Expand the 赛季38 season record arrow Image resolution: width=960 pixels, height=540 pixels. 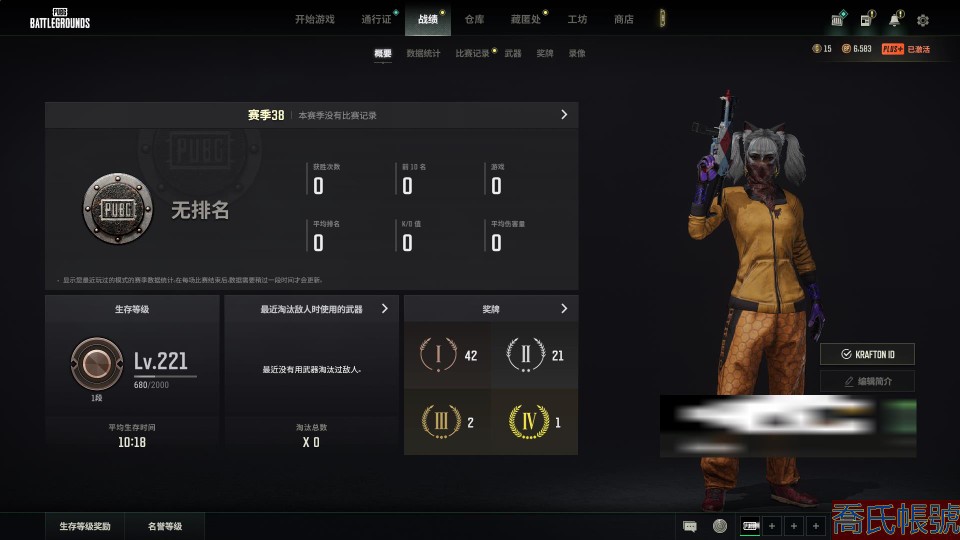[564, 115]
